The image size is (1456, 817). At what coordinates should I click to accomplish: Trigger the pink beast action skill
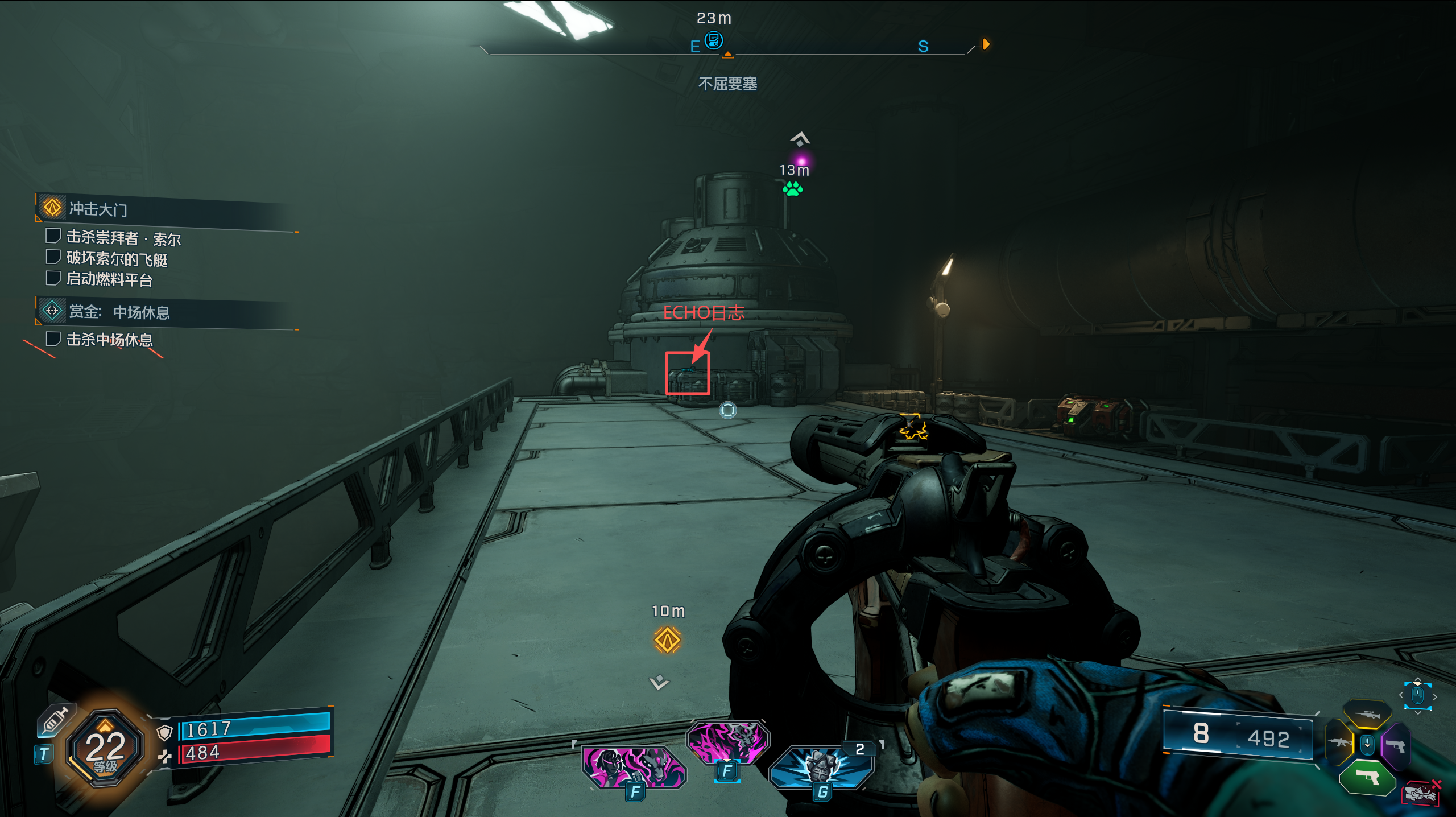coord(727,741)
